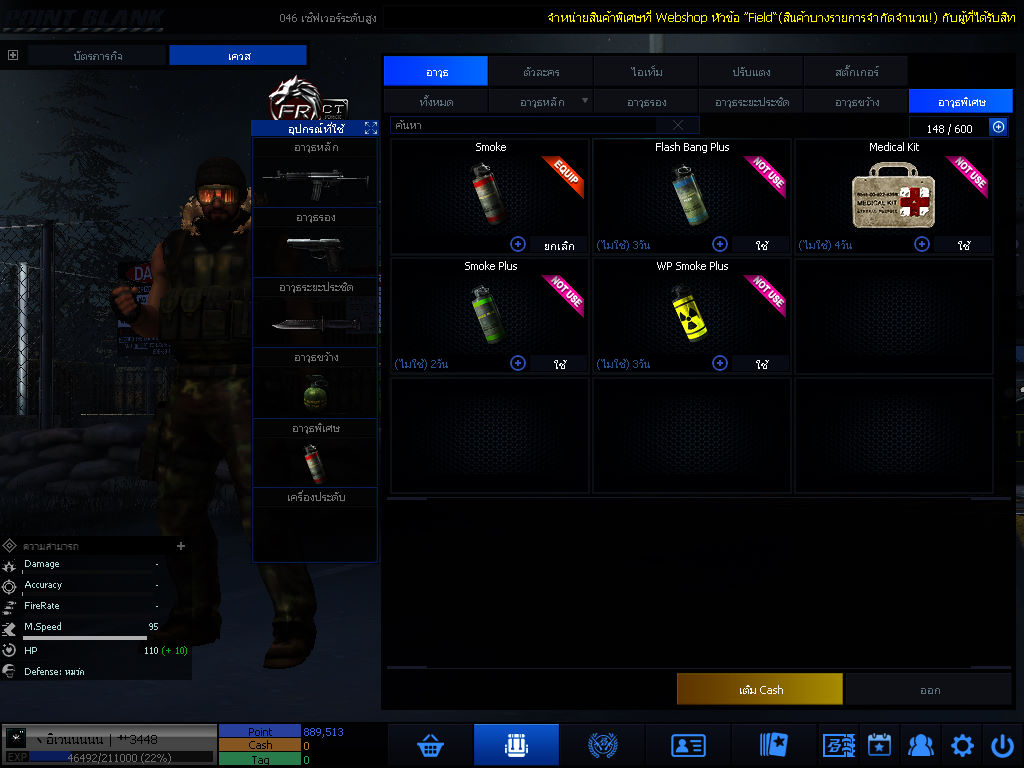Screen dimensions: 1024x768
Task: Select the Flash Bang Plus grenade
Action: click(x=691, y=190)
